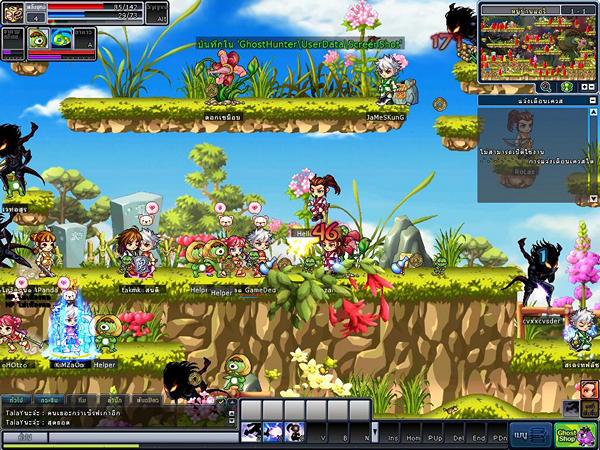This screenshot has height=450, width=600.
Task: Click the green turtle pet portrait
Action: pos(38,39)
